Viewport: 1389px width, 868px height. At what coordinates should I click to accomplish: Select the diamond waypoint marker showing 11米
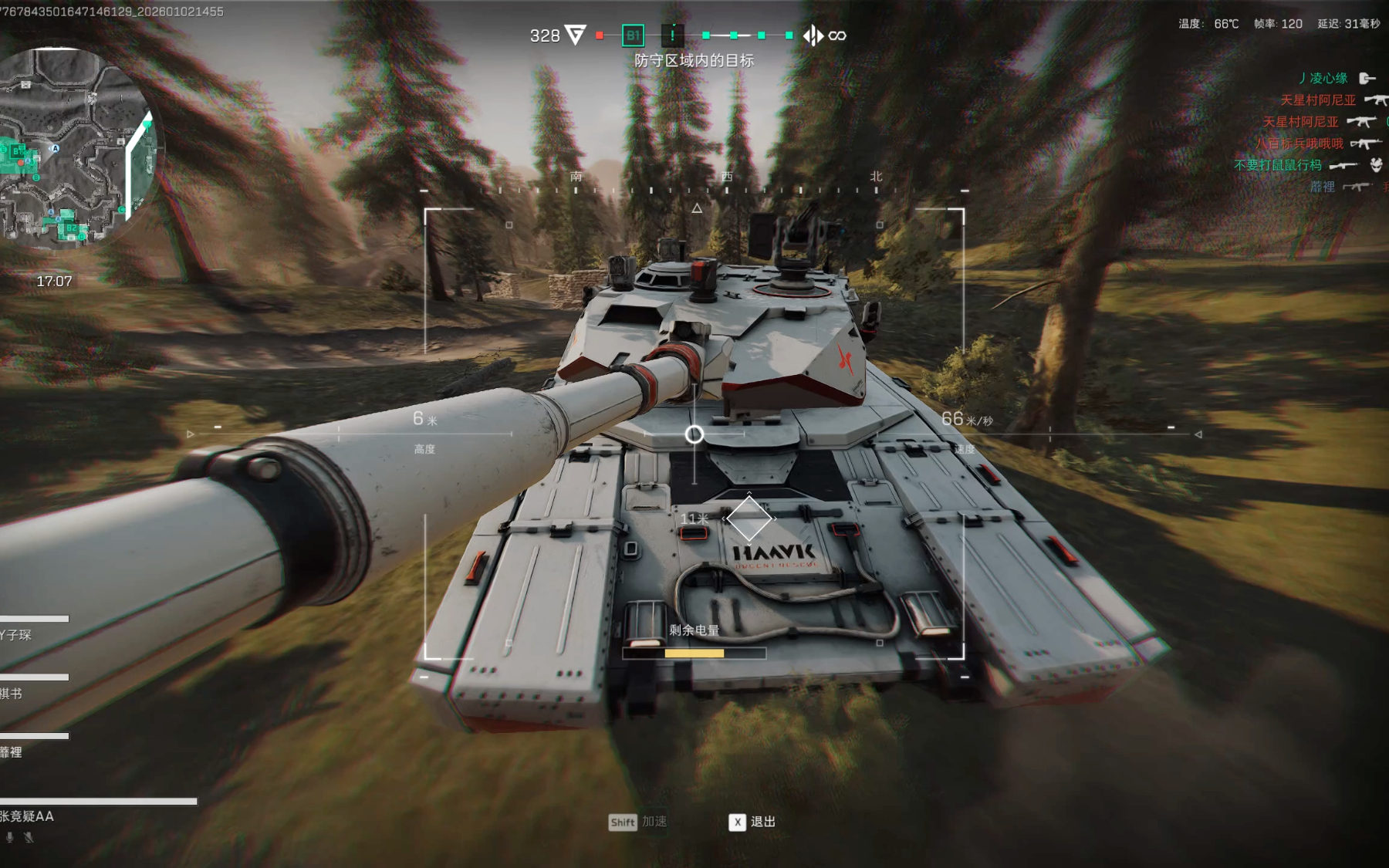pos(749,518)
